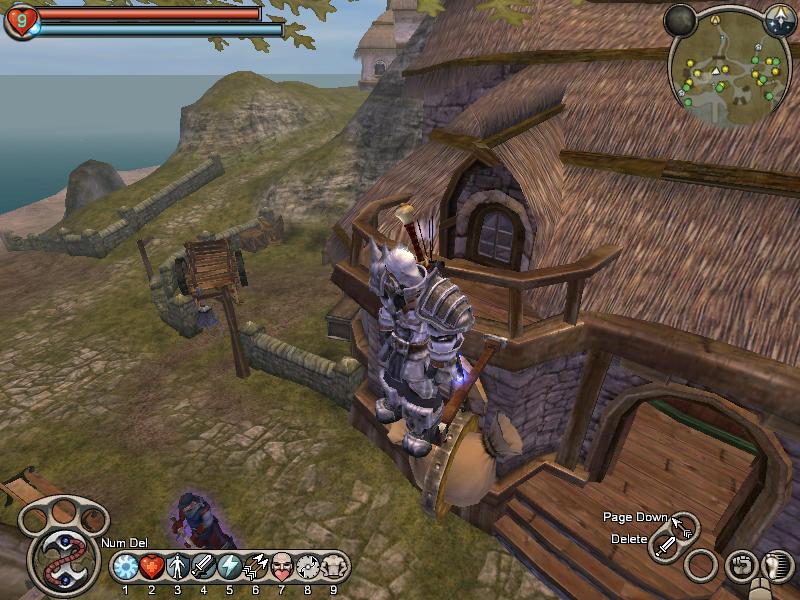The height and width of the screenshot is (600, 800).
Task: Select the snowflake spell in slot 1
Action: (125, 567)
